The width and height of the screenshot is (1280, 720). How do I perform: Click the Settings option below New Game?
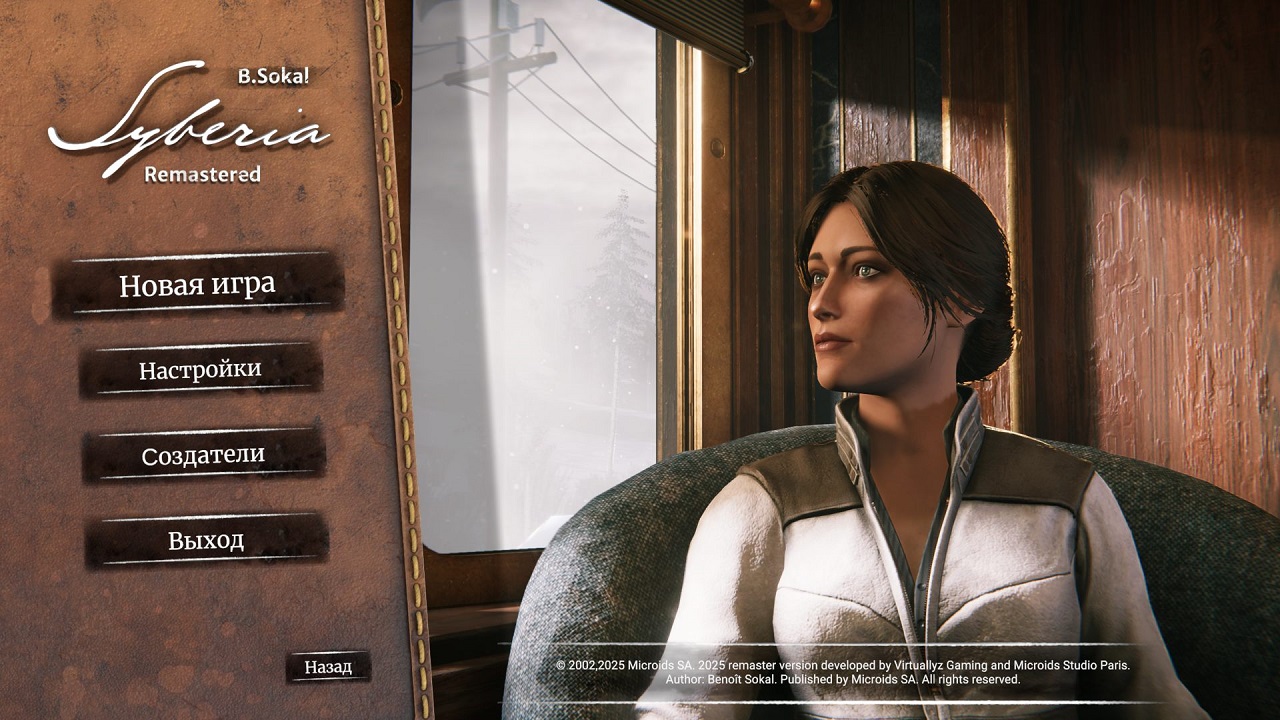pyautogui.click(x=199, y=370)
